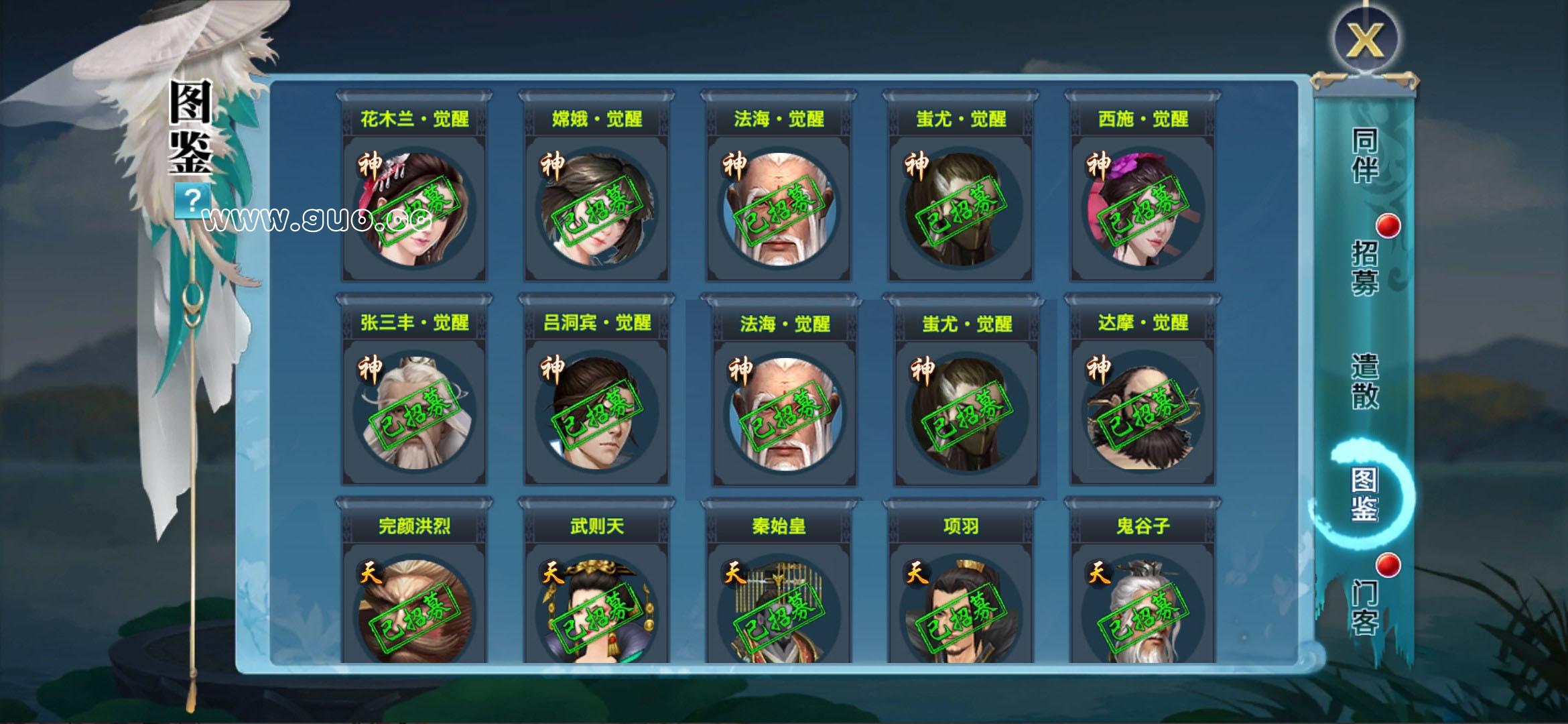Close the 图鉴 panel with the X button
The height and width of the screenshot is (724, 1568).
click(1364, 39)
